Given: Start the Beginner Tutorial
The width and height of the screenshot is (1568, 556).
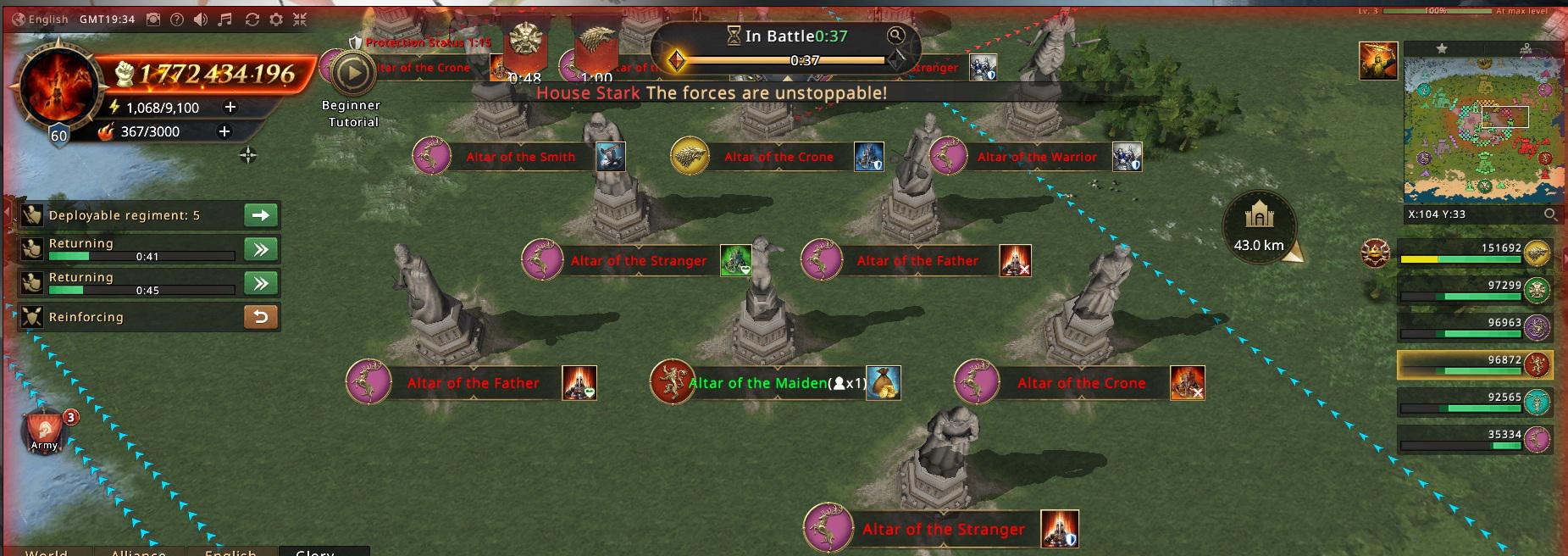Looking at the screenshot, I should point(352,75).
